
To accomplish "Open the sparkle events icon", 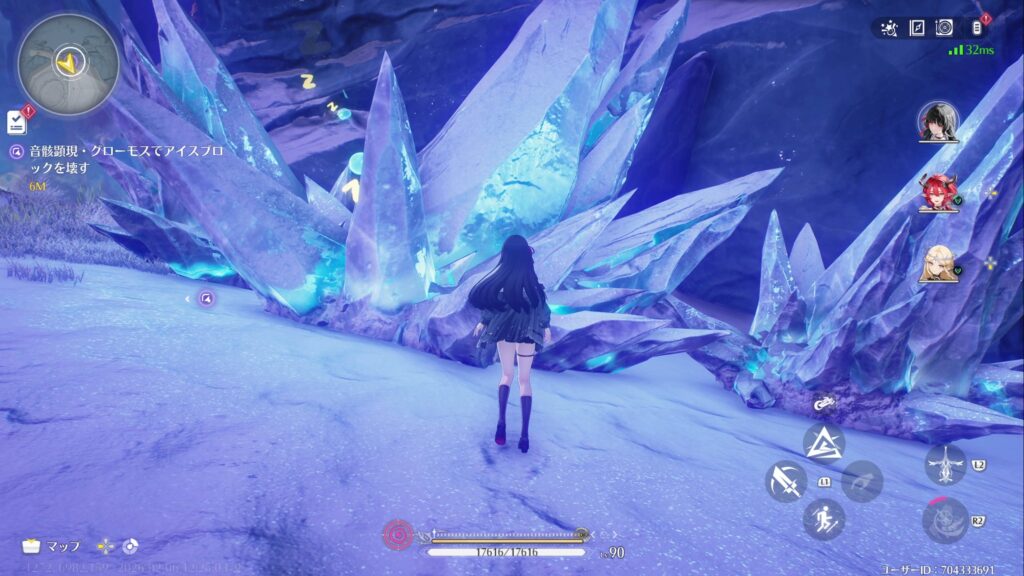I will [890, 28].
